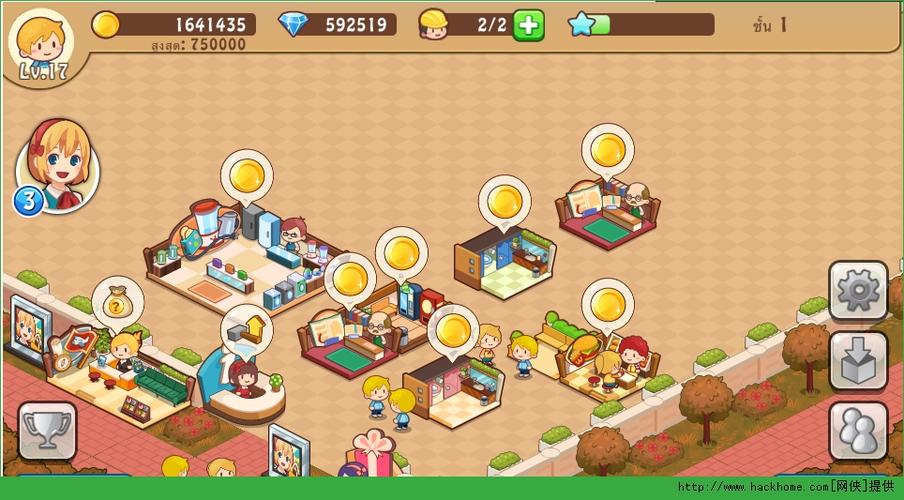Collect the coin bubble above the burger shop
This screenshot has height=500, width=904.
tap(607, 304)
